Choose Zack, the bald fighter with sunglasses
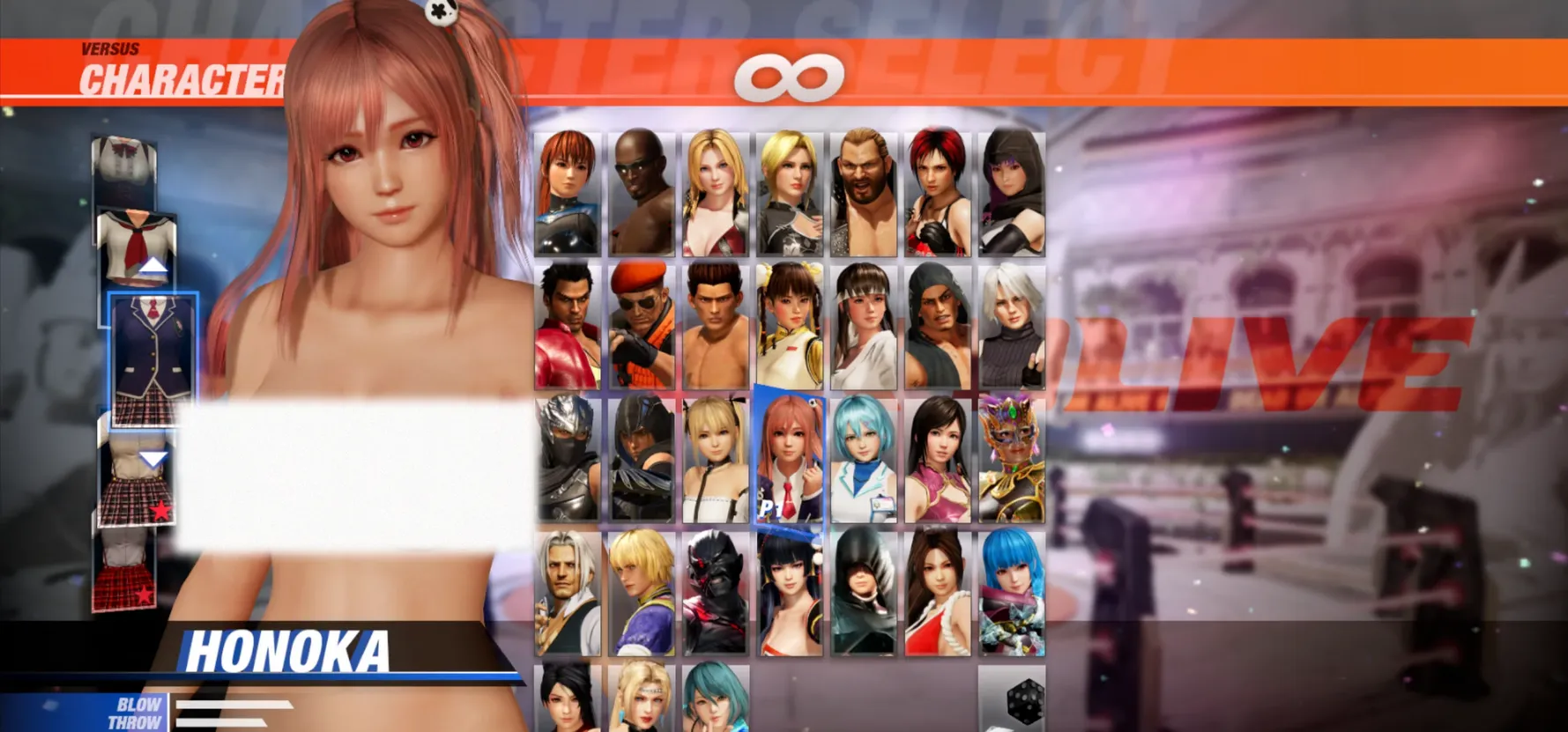This screenshot has width=1568, height=732. click(x=641, y=194)
